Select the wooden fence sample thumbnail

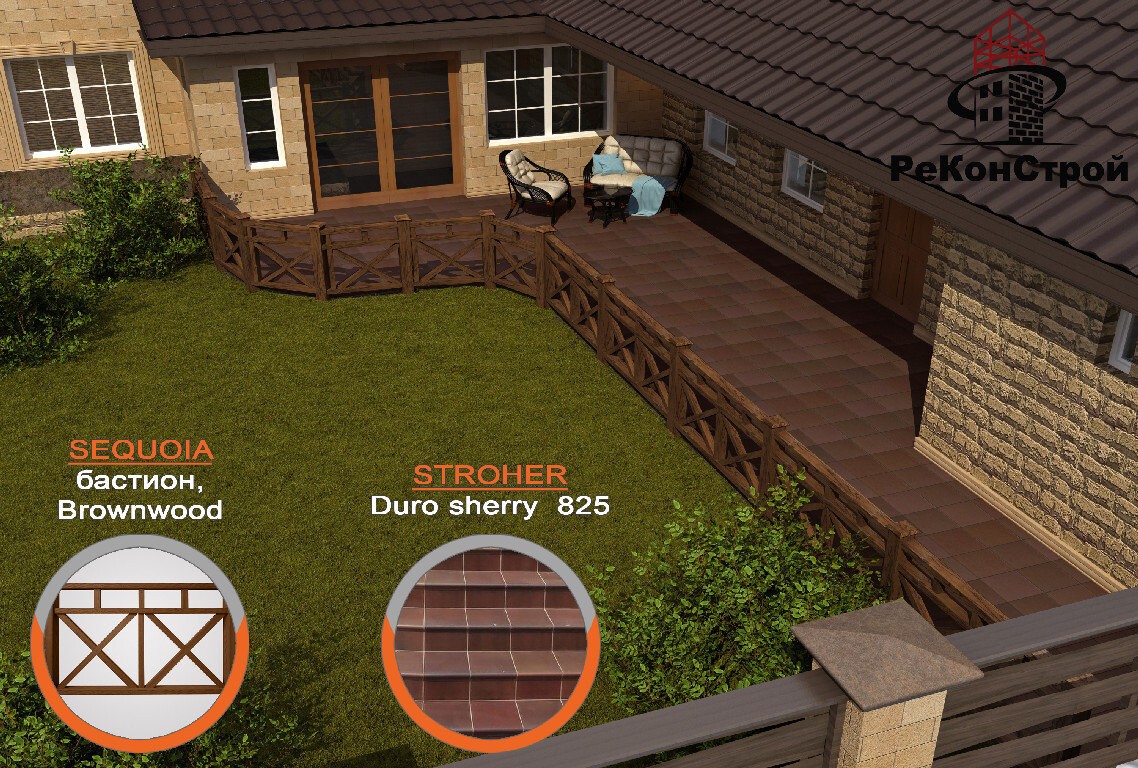click(x=140, y=642)
